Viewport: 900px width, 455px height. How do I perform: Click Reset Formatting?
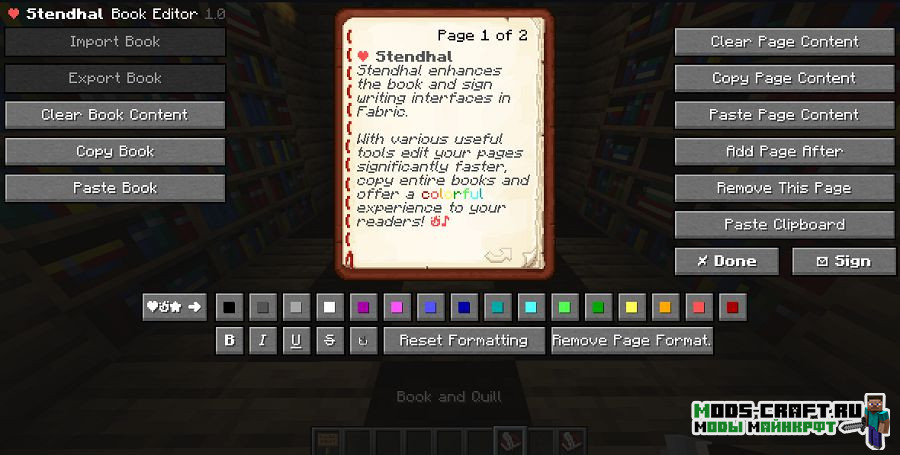pos(464,340)
